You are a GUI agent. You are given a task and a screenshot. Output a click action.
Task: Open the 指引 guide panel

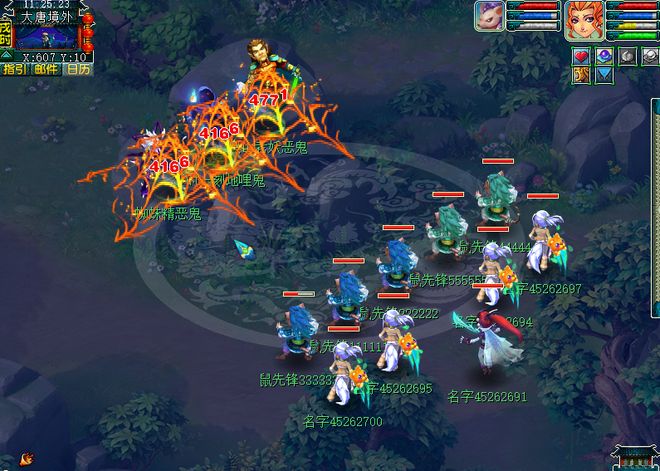pyautogui.click(x=14, y=69)
